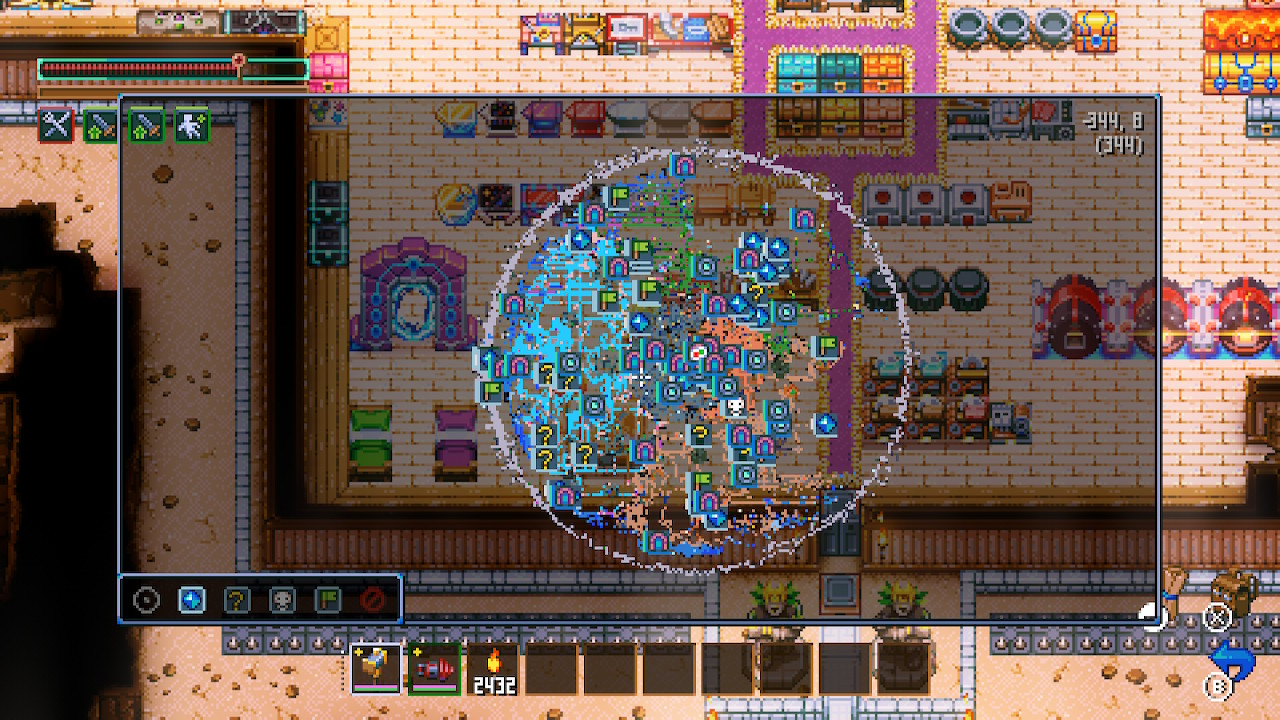Select the first hotbar slot with the golden tool
Image resolution: width=1280 pixels, height=720 pixels.
[376, 668]
